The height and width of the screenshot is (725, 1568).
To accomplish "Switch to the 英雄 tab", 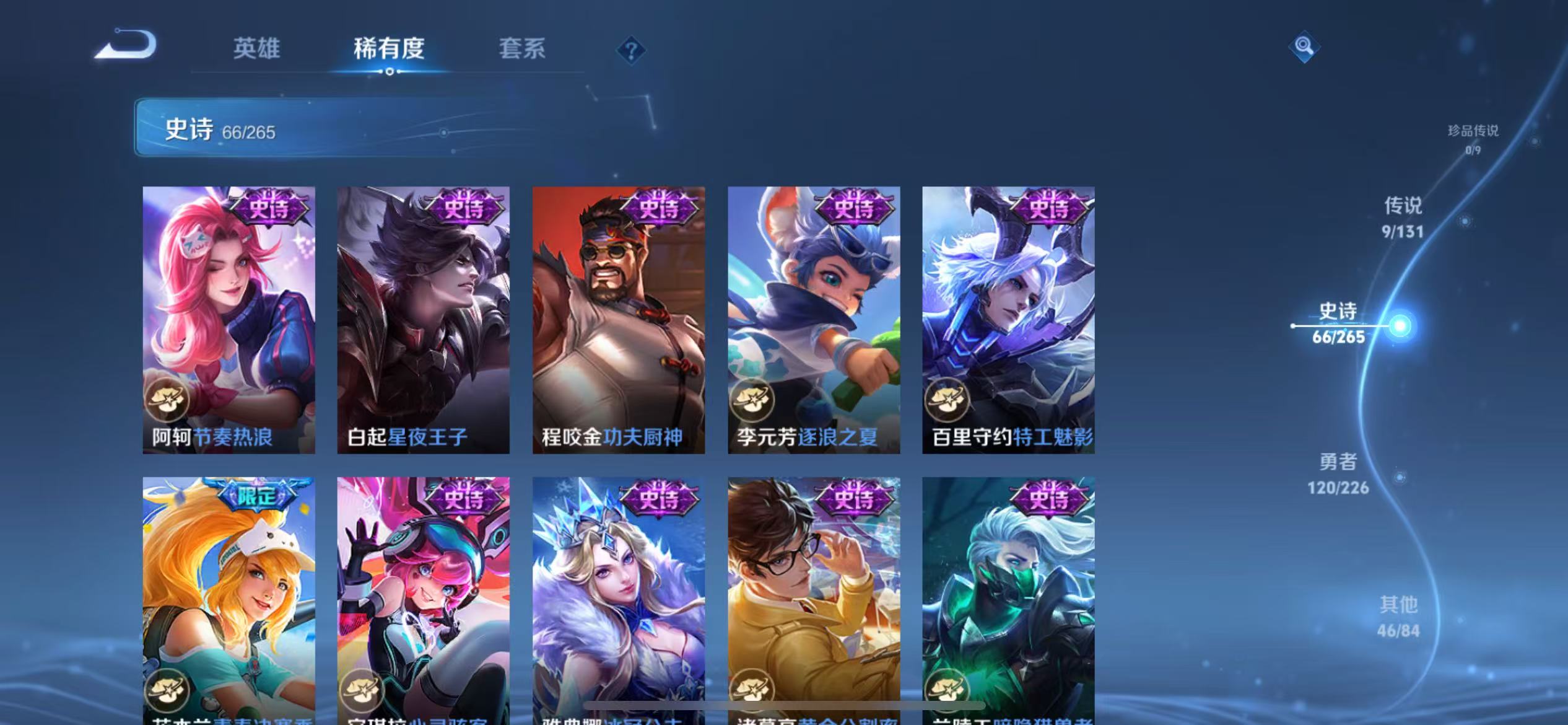I will point(256,48).
